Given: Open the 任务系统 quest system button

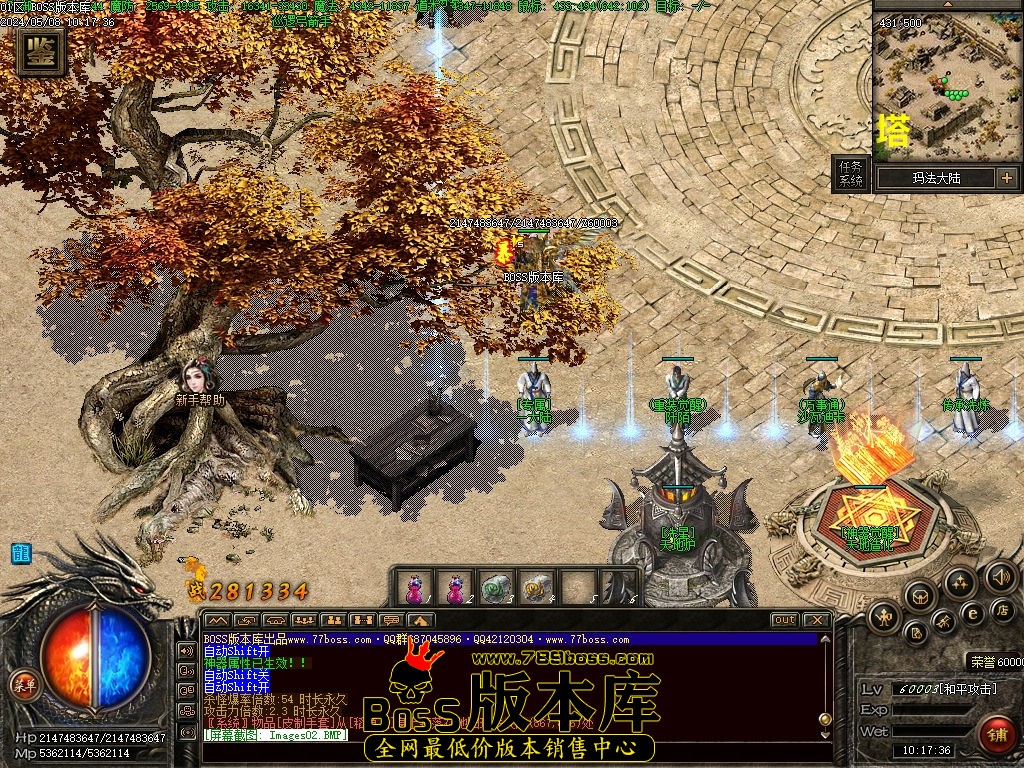Looking at the screenshot, I should (850, 174).
